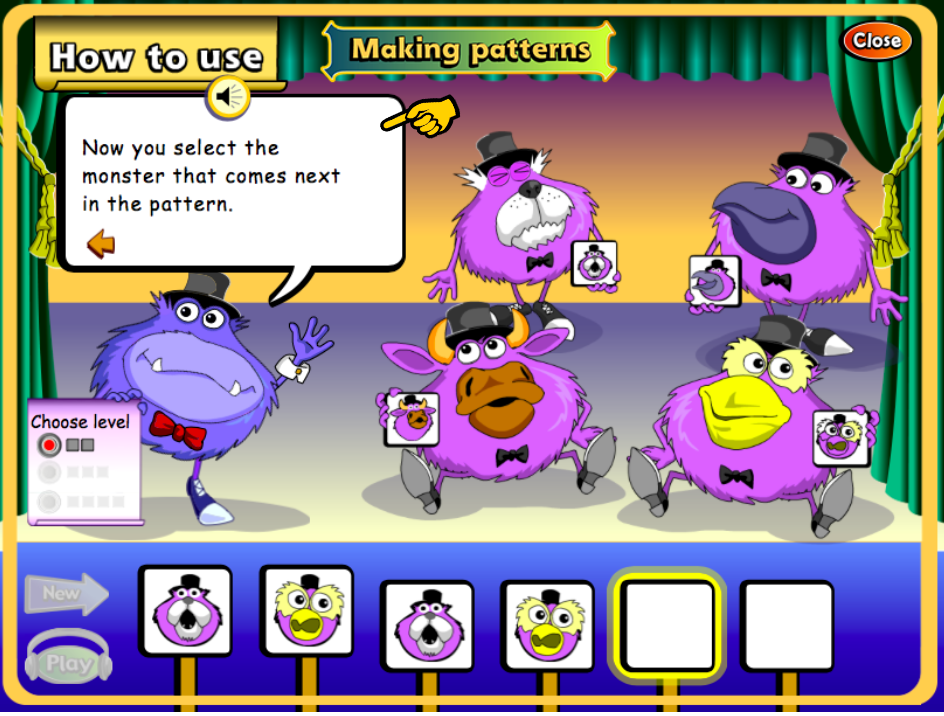Click the Play headphones button
The width and height of the screenshot is (944, 716).
(x=68, y=659)
